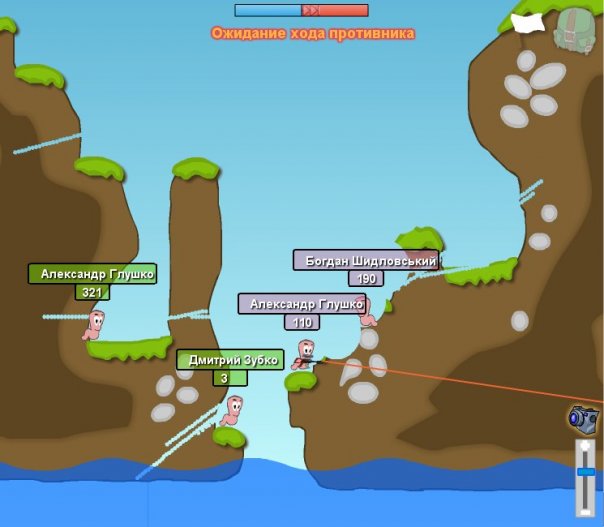604x527 pixels.
Task: Click the blue zoom slider handle
Action: click(x=585, y=471)
